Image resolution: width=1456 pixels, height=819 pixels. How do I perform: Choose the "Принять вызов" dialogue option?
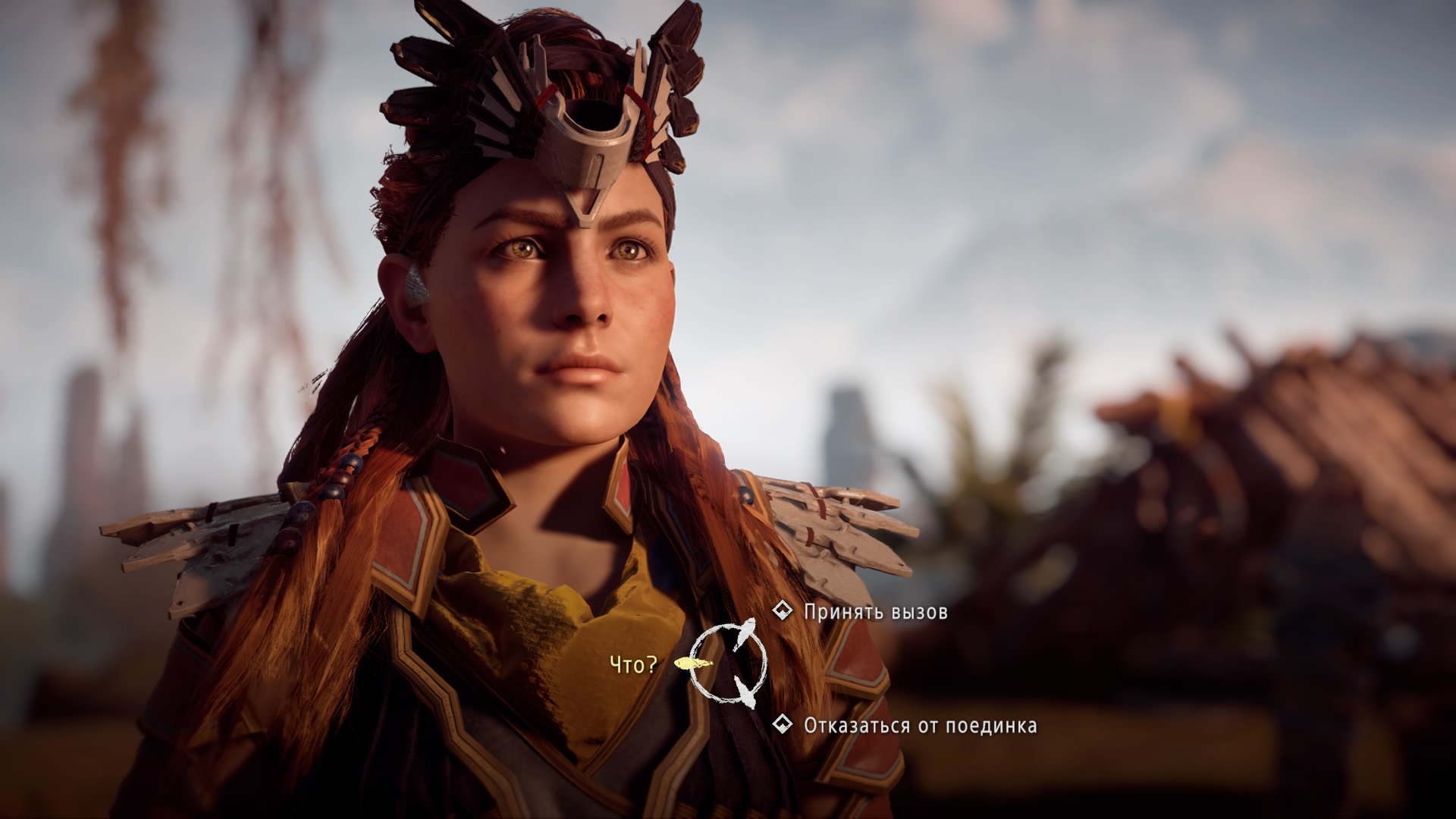pos(874,612)
